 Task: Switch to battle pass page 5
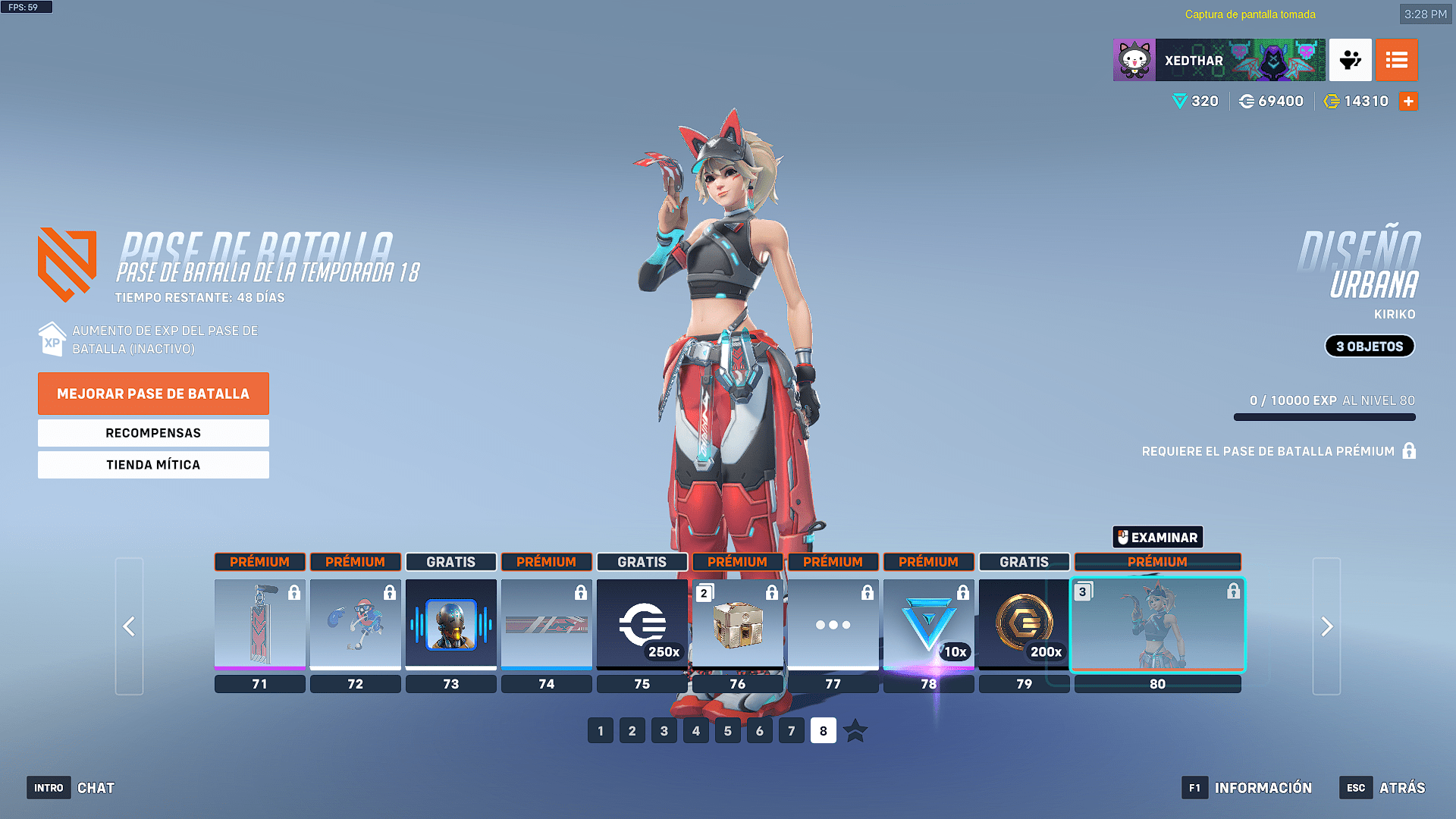pyautogui.click(x=728, y=731)
